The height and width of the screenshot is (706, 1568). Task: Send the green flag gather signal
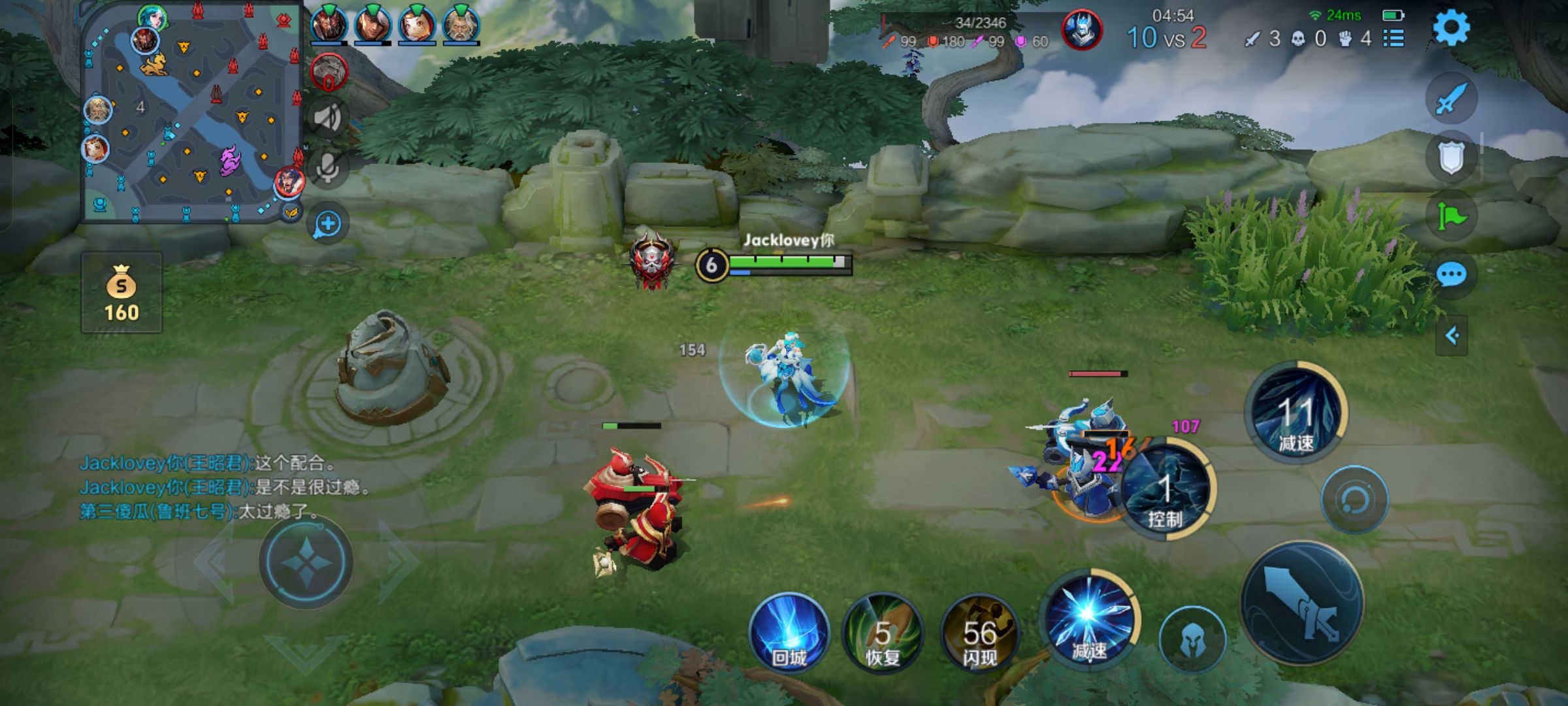tap(1451, 216)
